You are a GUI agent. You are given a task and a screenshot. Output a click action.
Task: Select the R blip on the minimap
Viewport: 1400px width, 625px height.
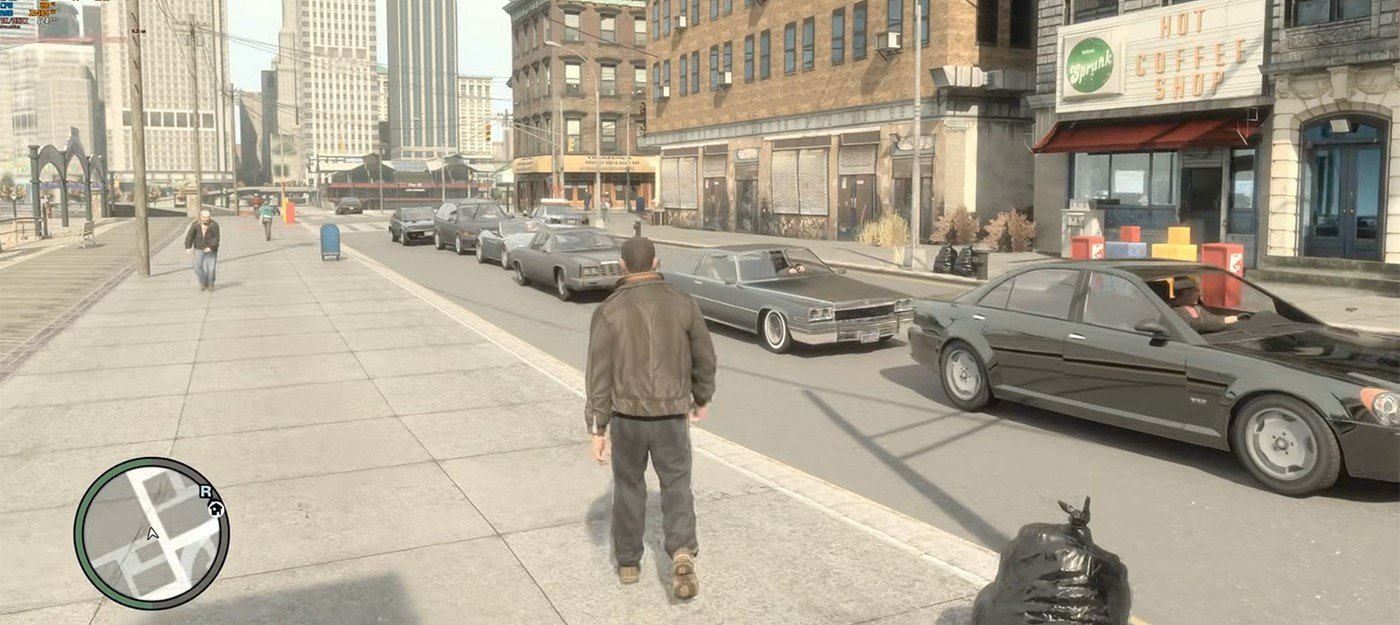[x=206, y=491]
